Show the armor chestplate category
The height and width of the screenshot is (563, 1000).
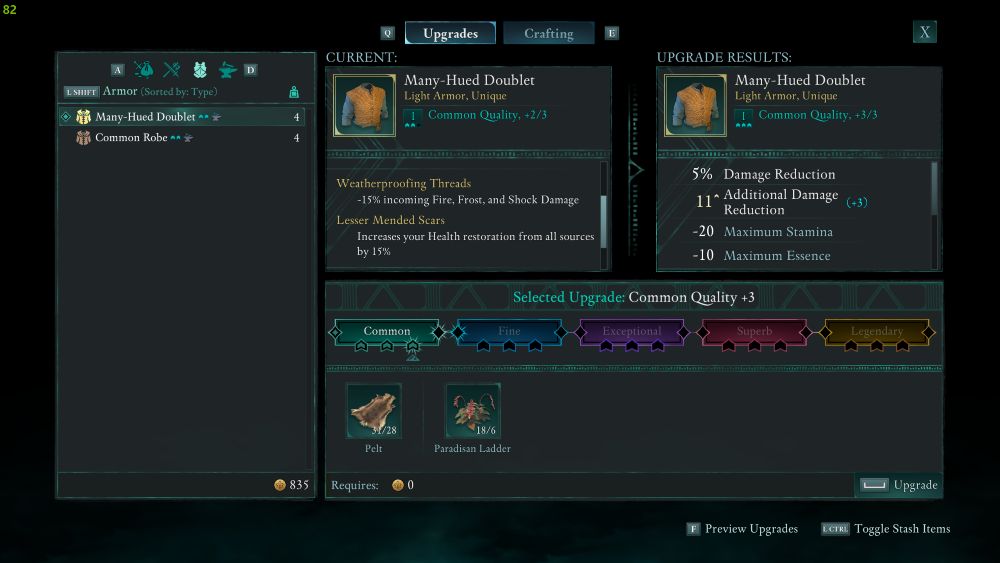pos(200,70)
